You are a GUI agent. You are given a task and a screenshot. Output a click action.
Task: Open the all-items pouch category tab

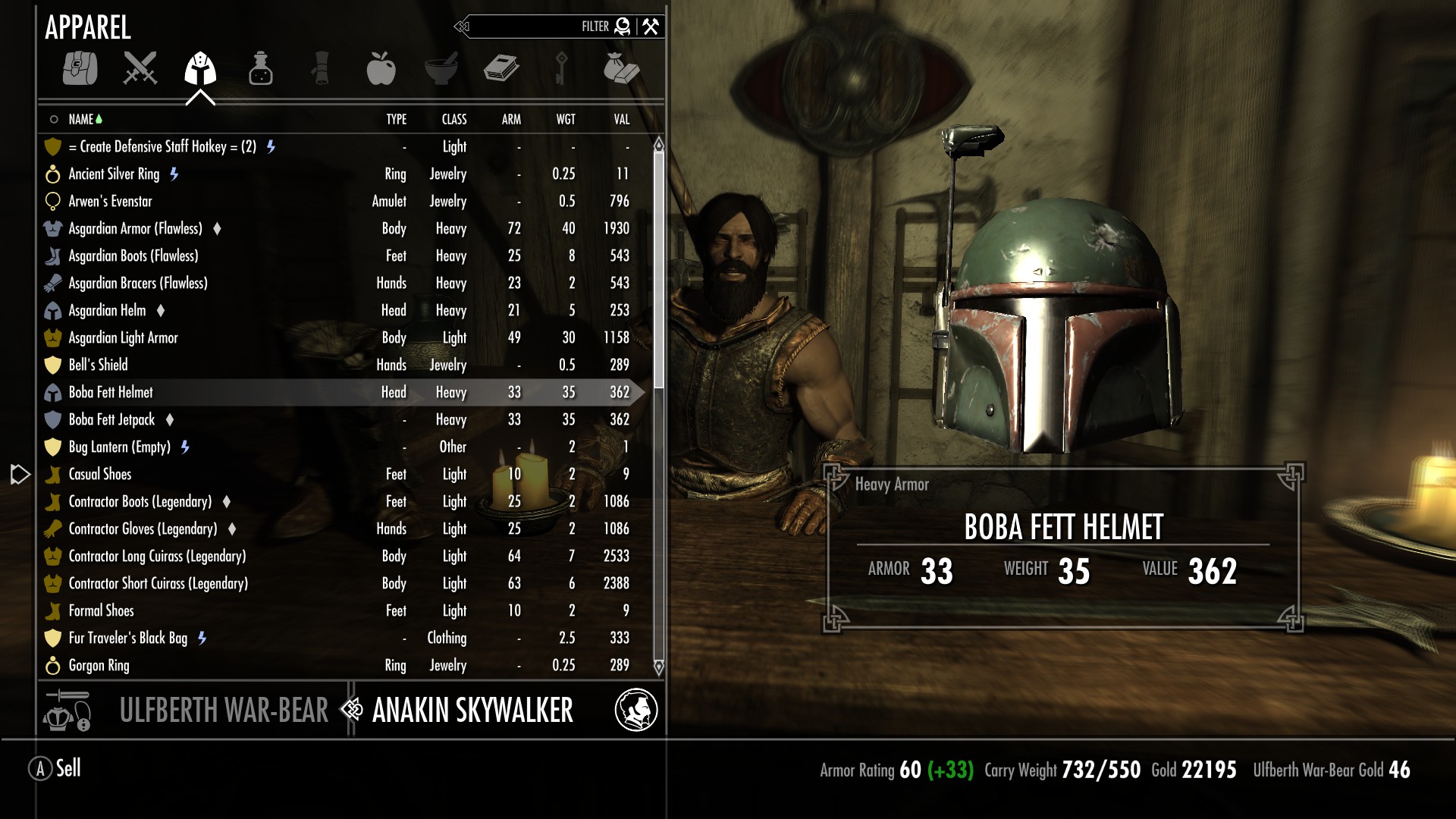click(x=80, y=68)
